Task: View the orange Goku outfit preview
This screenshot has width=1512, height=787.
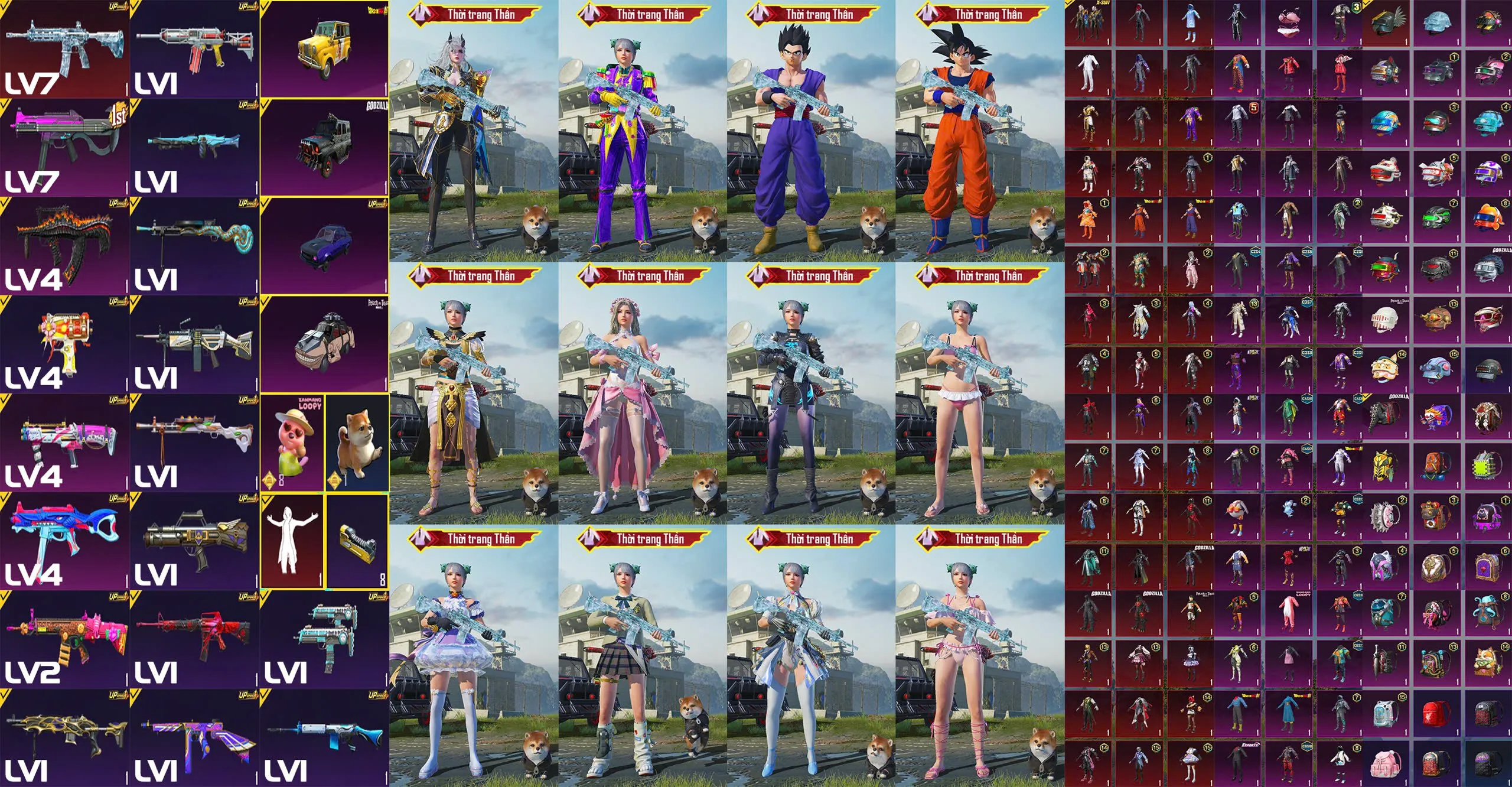Action: (979, 136)
